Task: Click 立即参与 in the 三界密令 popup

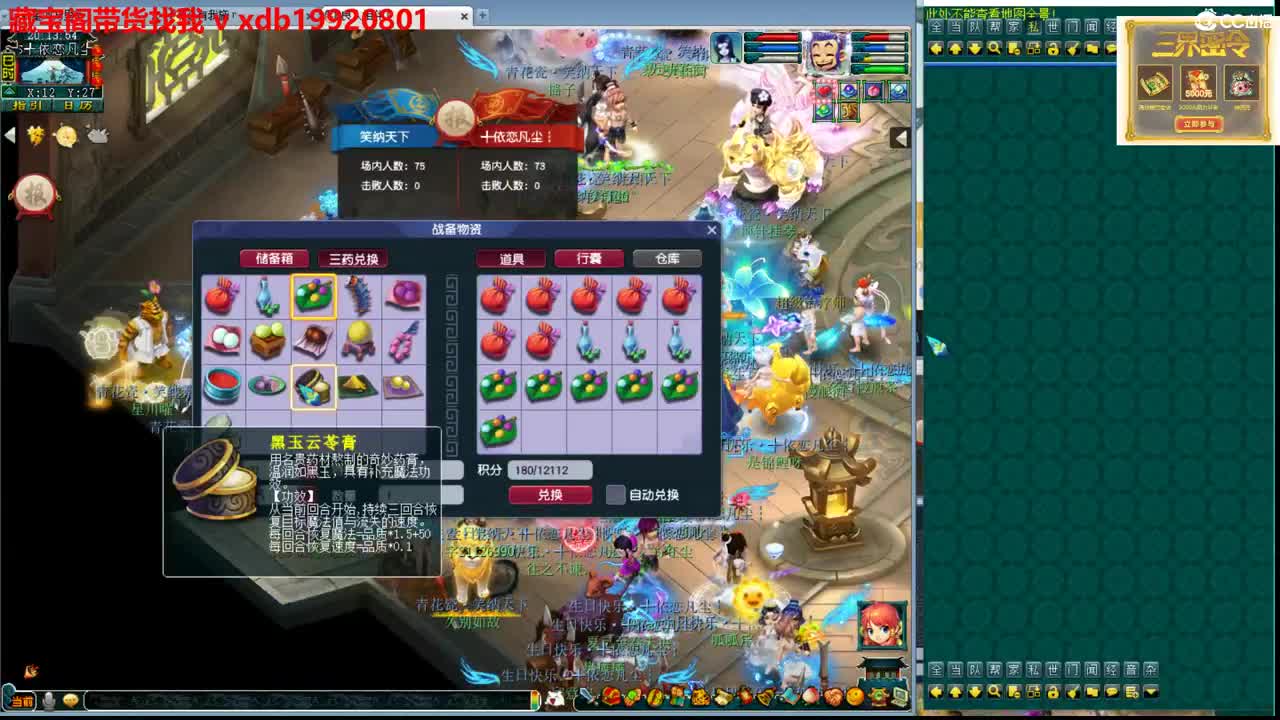Action: click(1199, 124)
